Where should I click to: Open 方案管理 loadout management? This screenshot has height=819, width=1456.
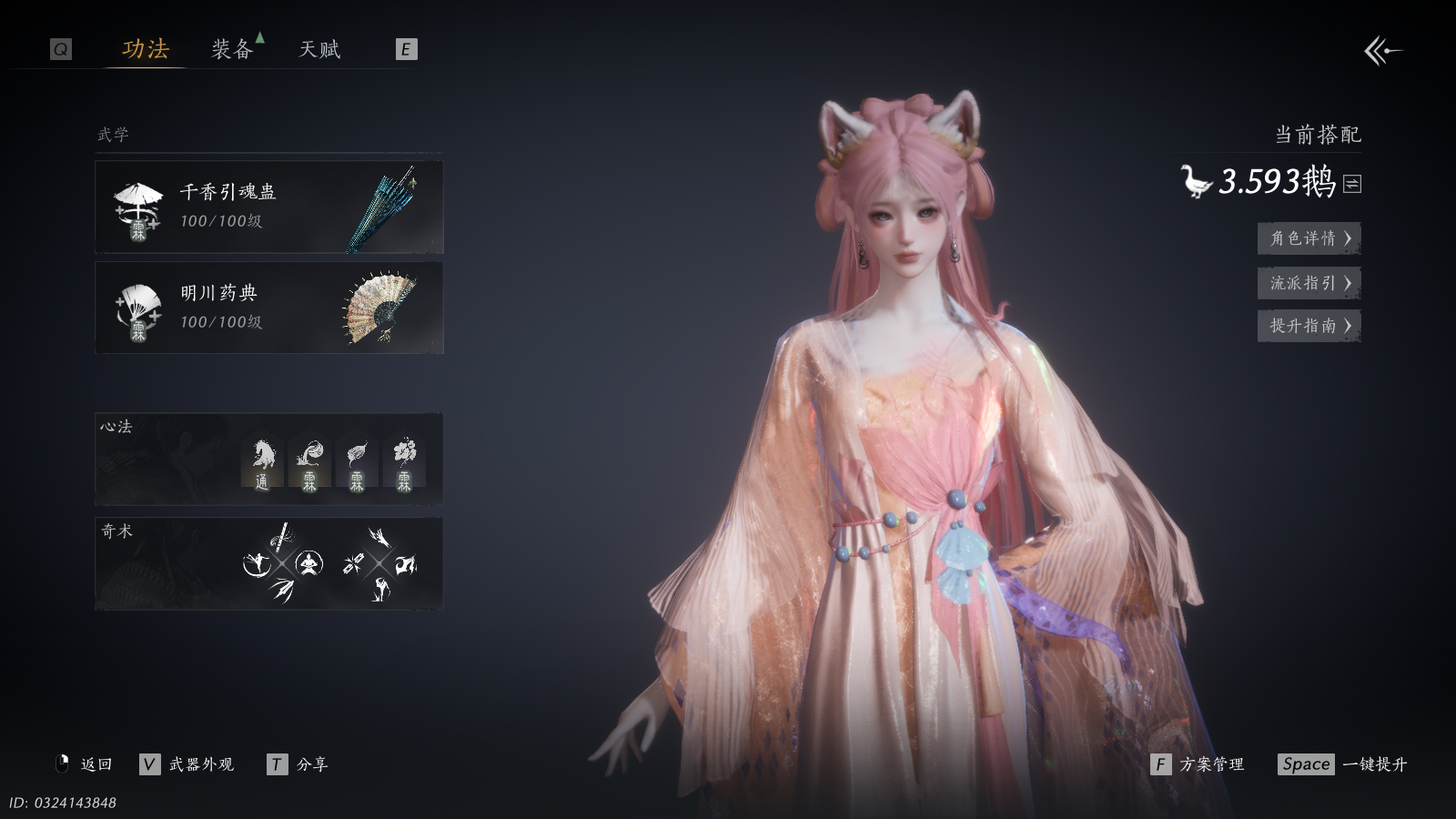tap(1198, 764)
